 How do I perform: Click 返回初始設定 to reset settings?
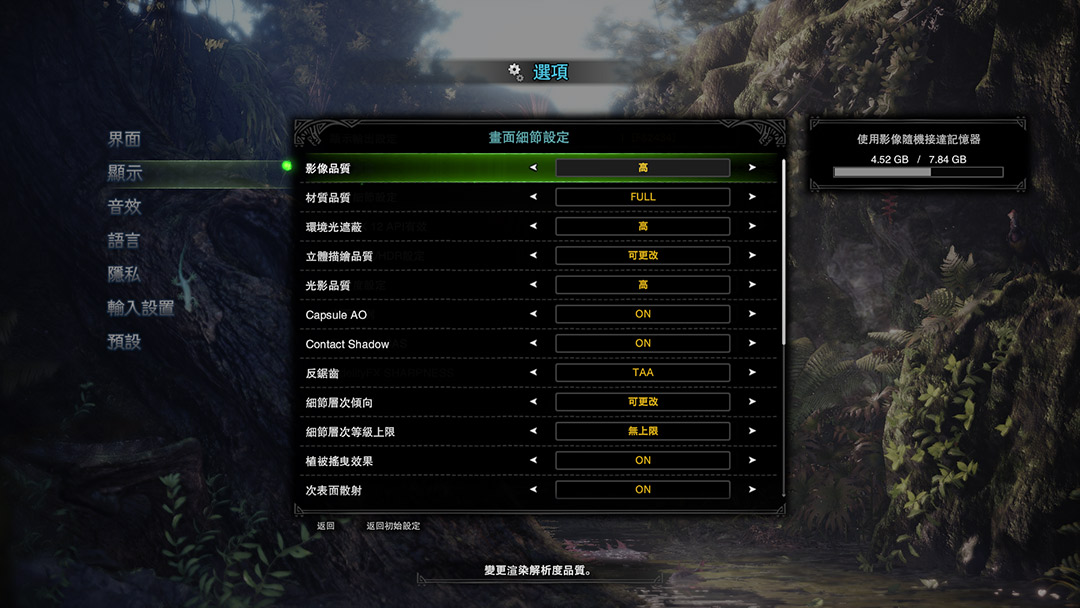393,526
